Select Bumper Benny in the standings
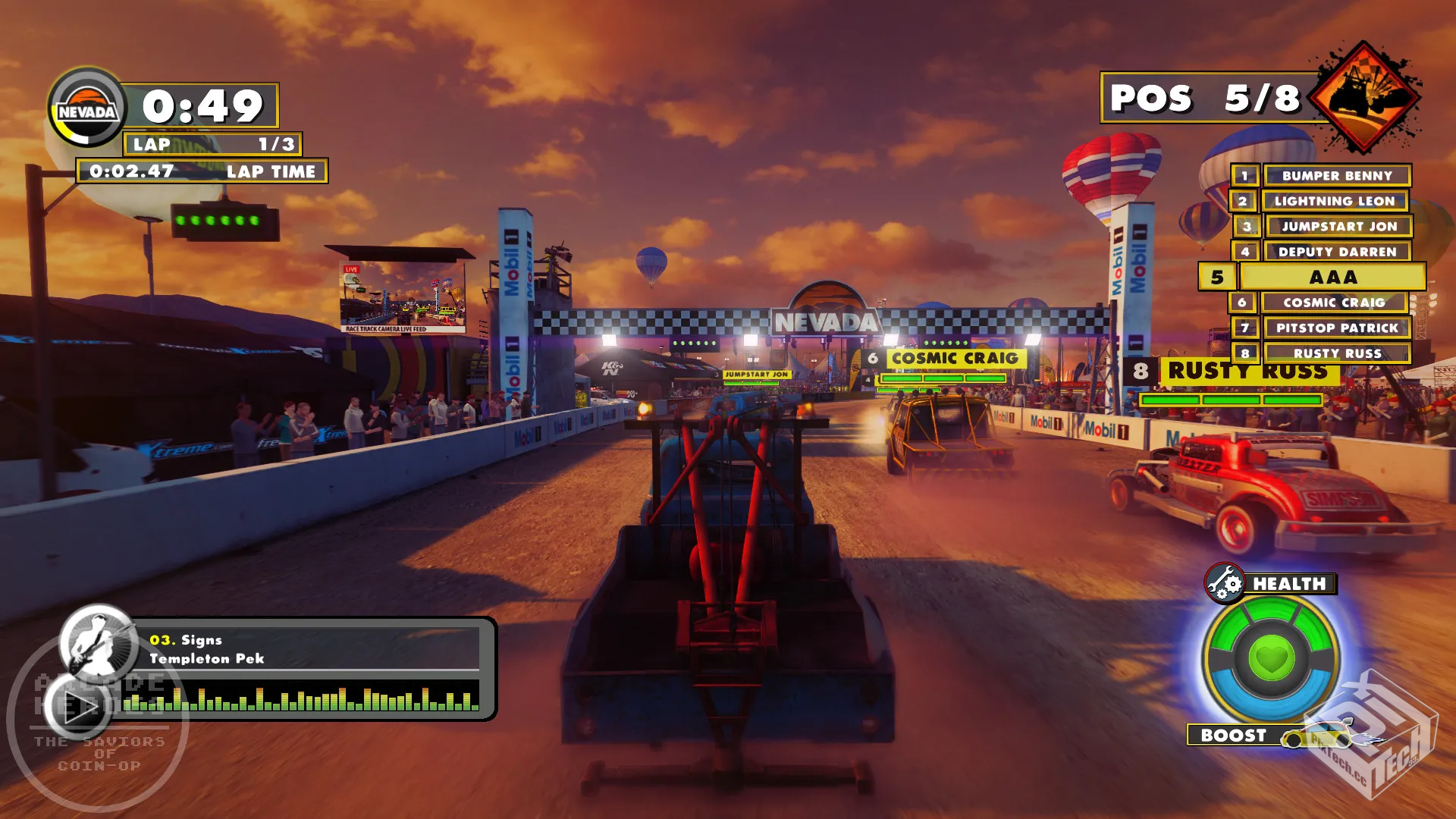This screenshot has height=819, width=1456. pos(1336,176)
